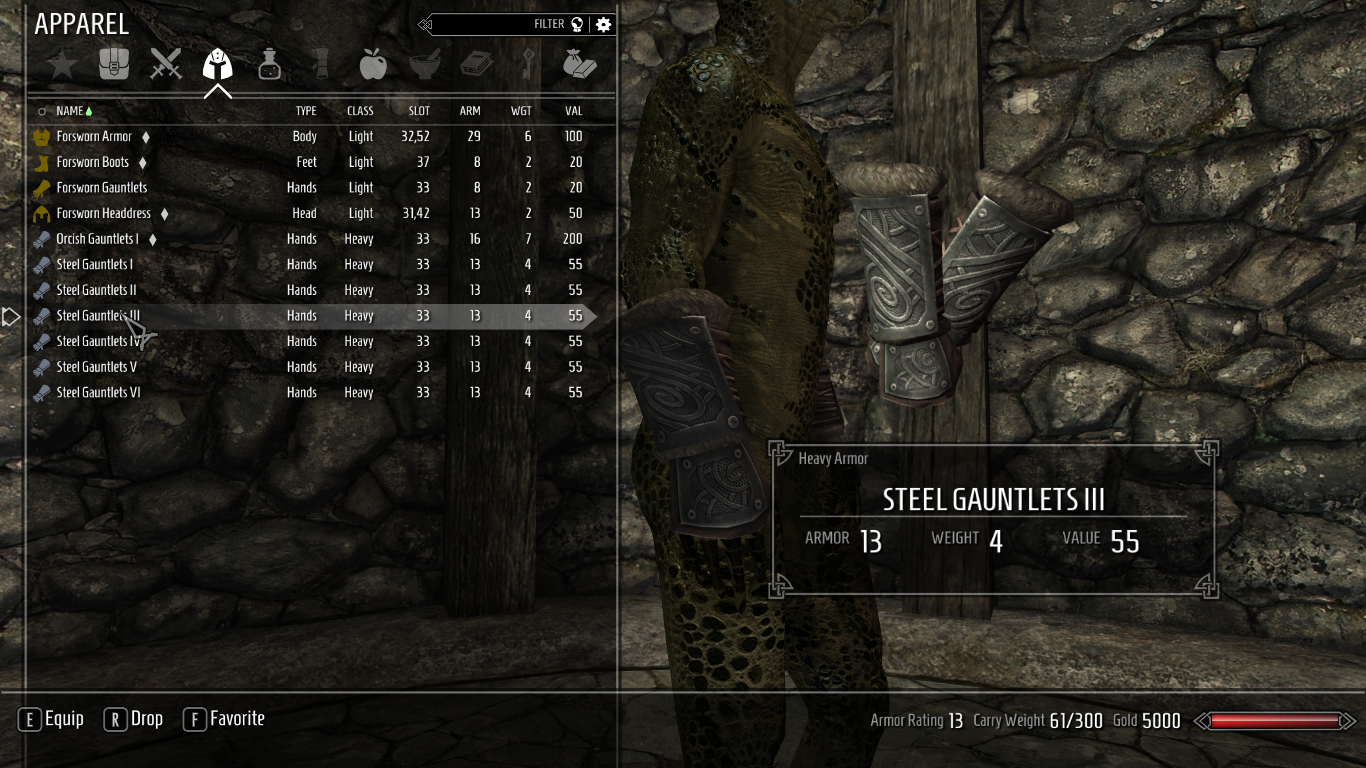Switch to the Favorites star category
Screen dimensions: 1366x768
(x=62, y=66)
